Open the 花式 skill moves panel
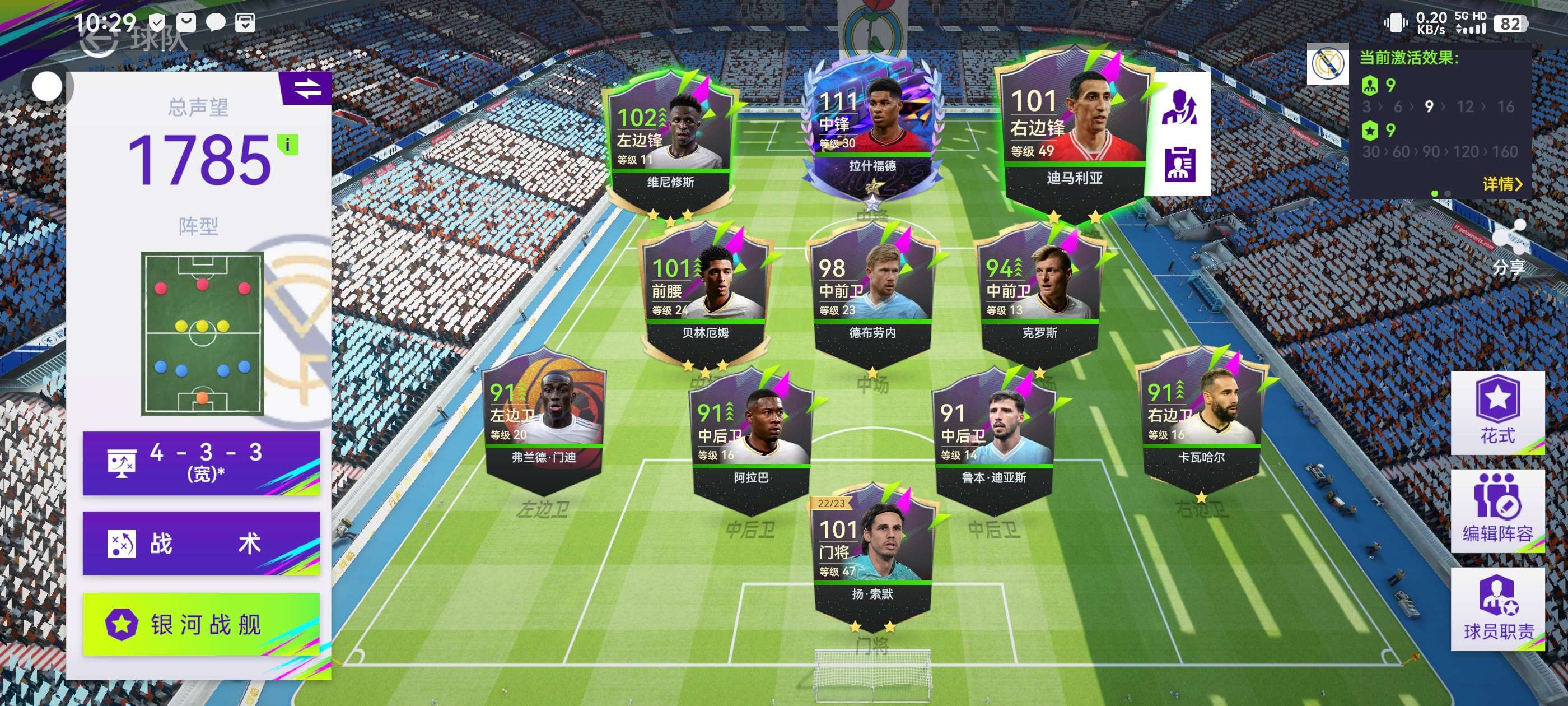This screenshot has height=706, width=1568. pyautogui.click(x=1497, y=412)
